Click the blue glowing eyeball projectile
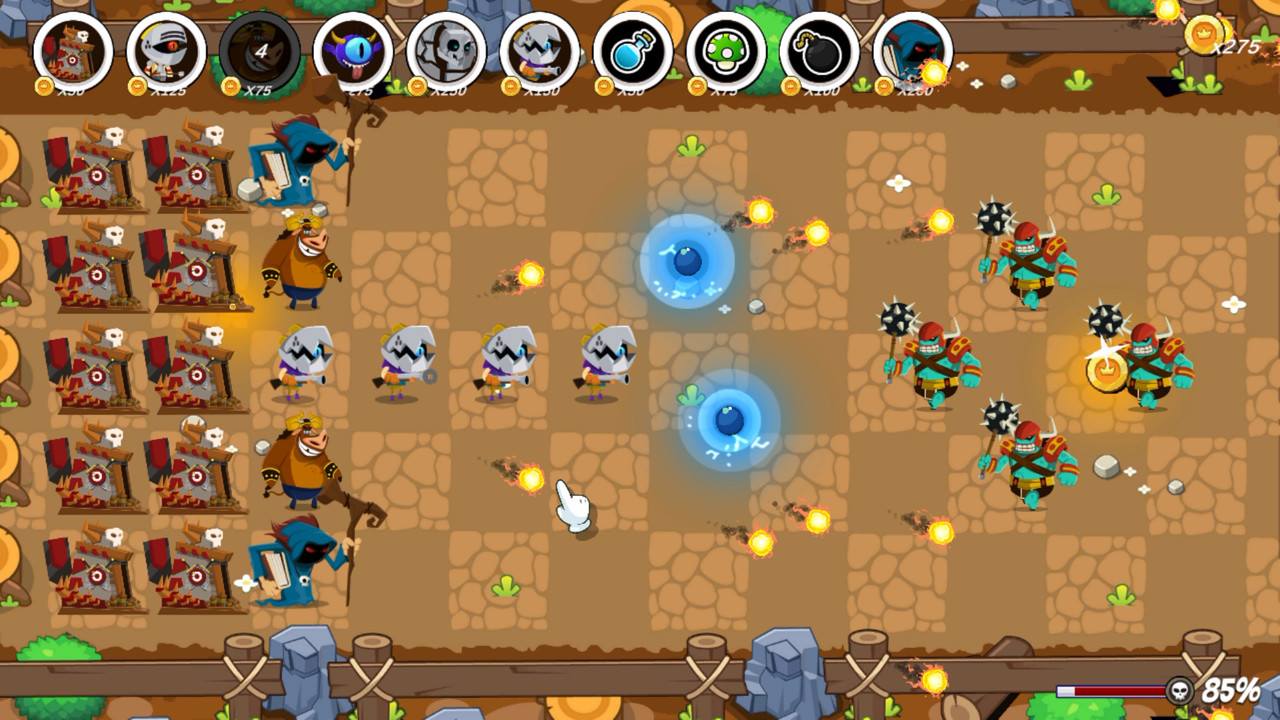Screen dimensions: 1280x720 [x=688, y=261]
